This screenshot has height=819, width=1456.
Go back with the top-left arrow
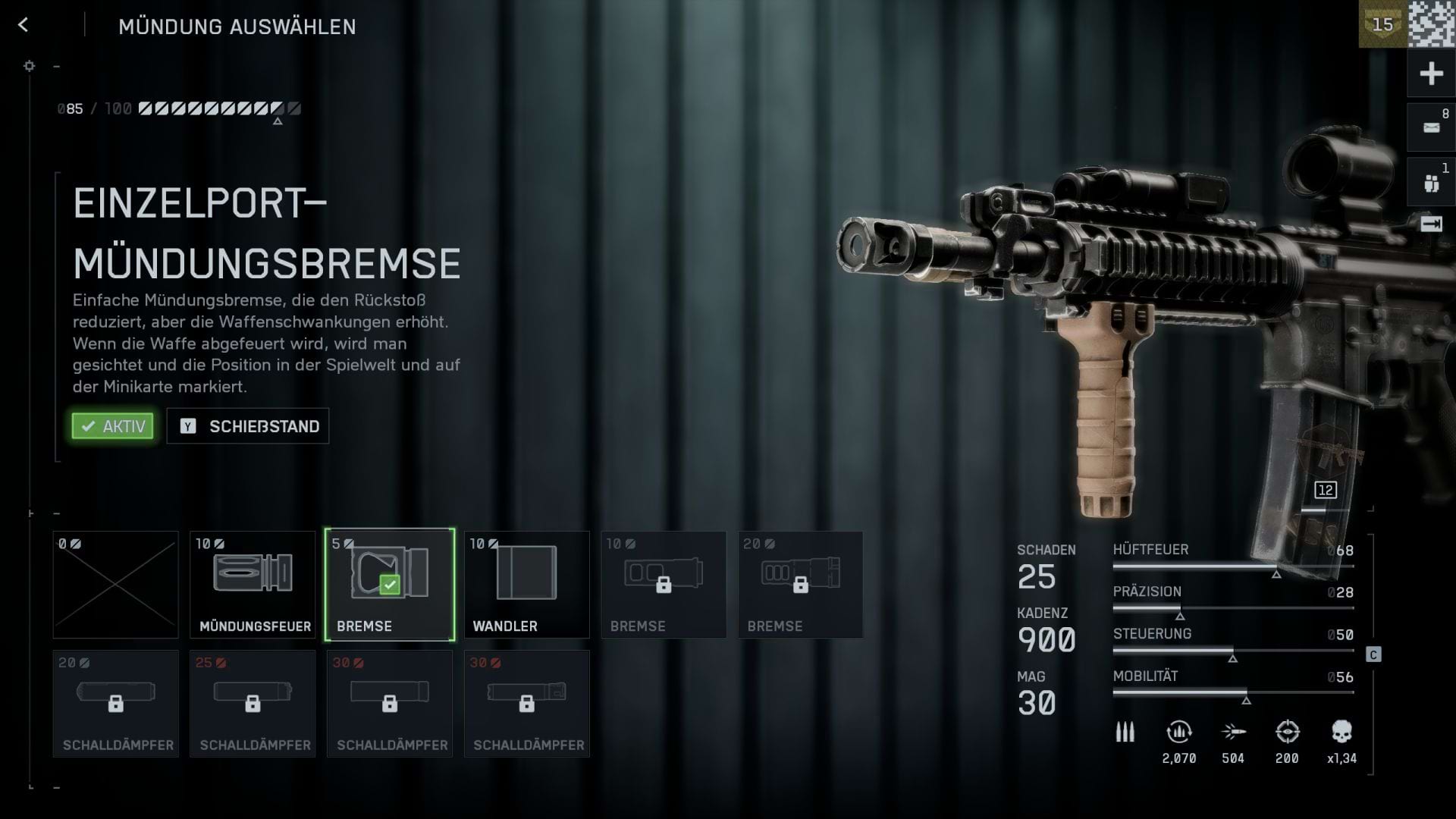pos(23,25)
